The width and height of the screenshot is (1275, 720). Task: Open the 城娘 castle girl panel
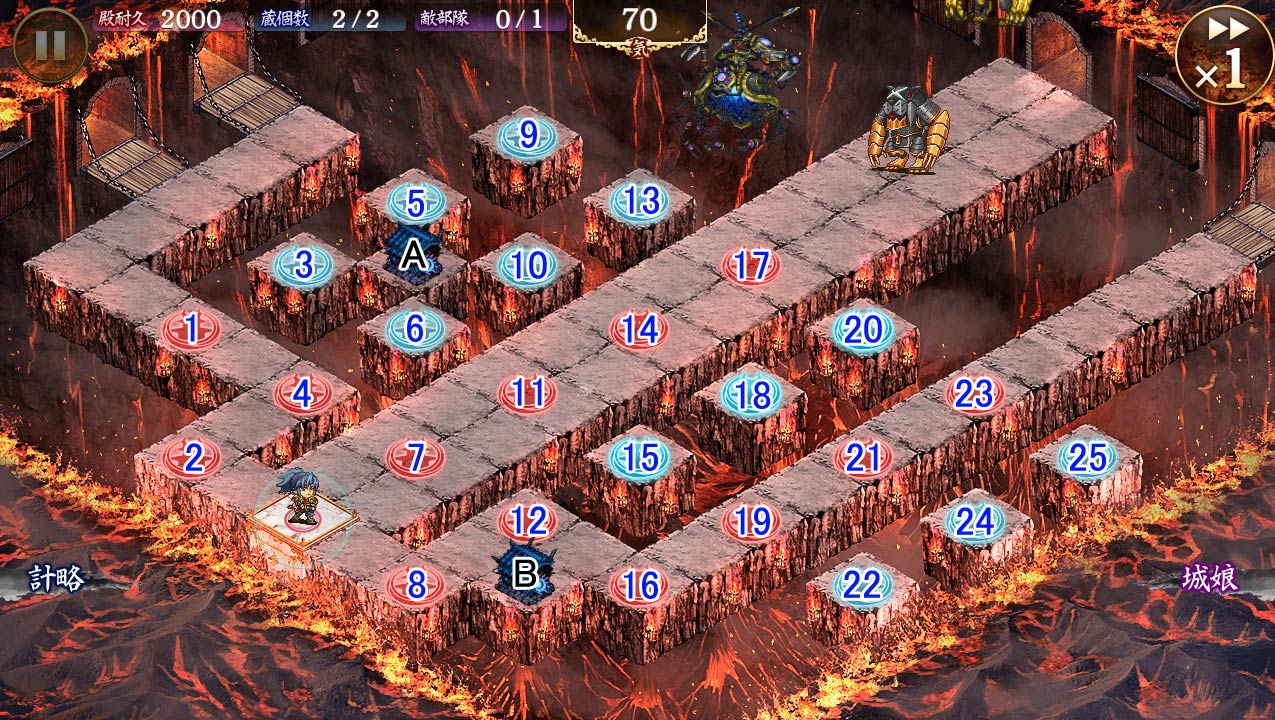pos(1211,578)
